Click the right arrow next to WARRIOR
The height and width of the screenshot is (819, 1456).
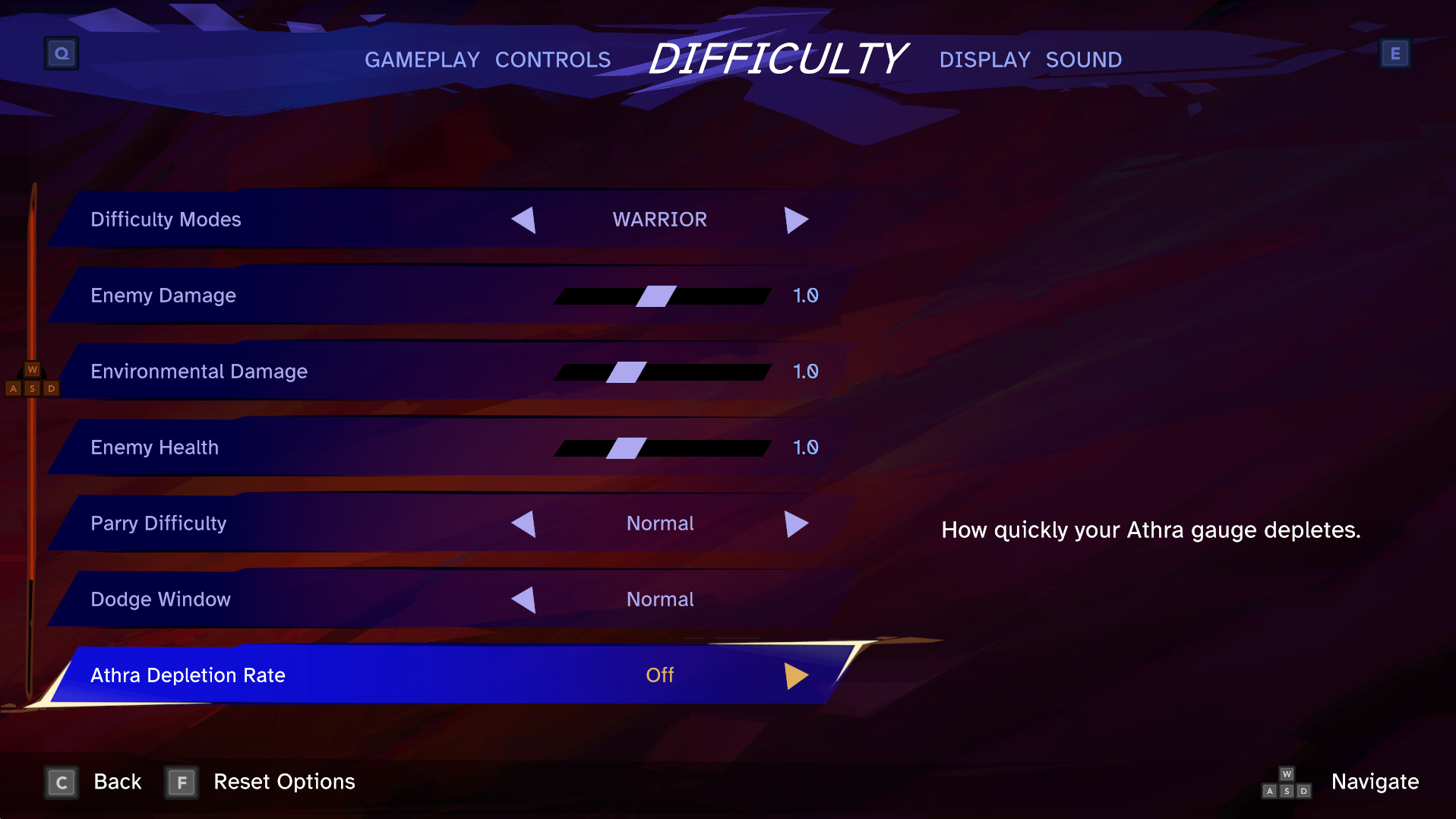click(x=797, y=220)
